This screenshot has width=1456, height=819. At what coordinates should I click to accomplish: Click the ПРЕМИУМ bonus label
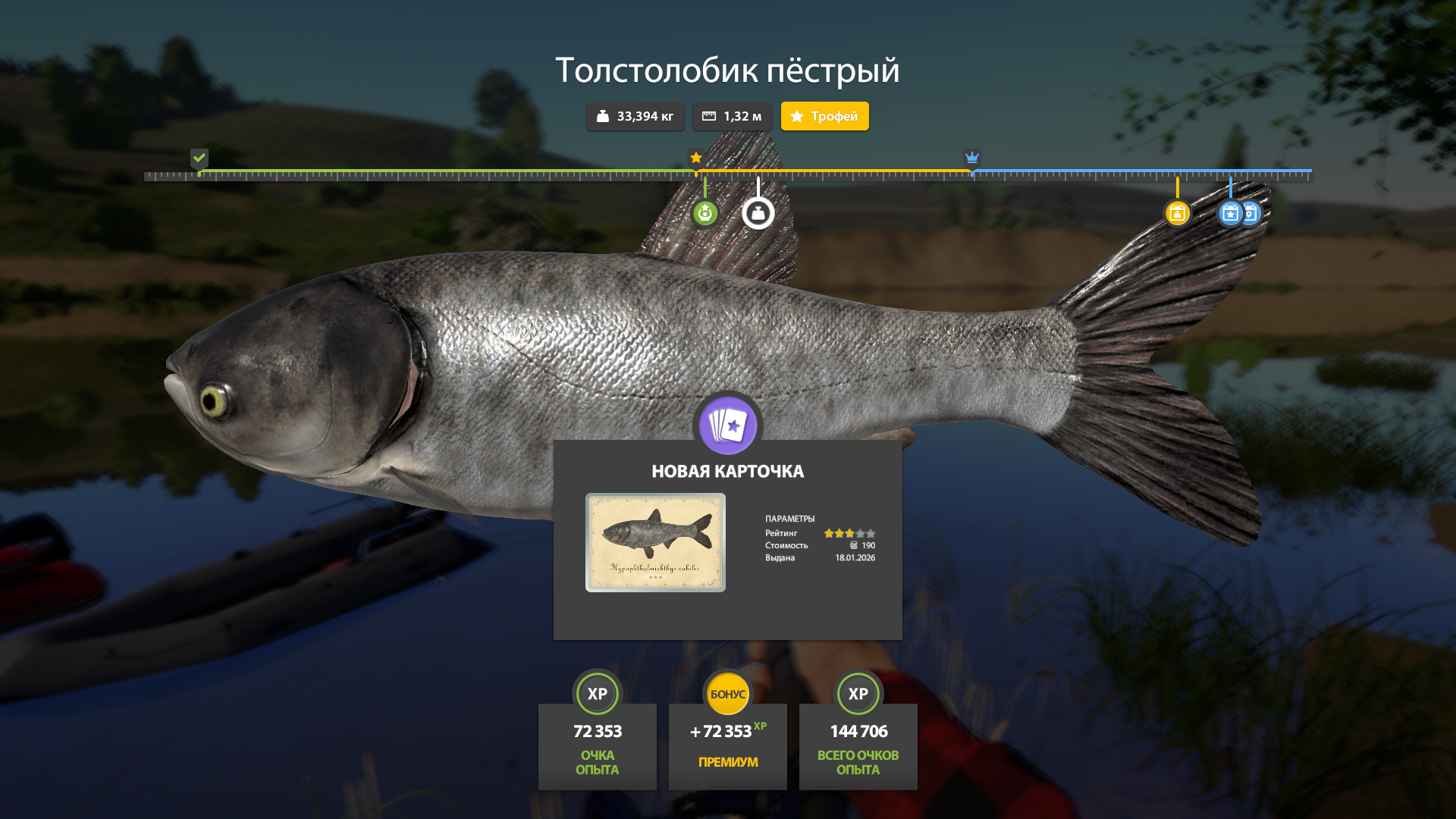(727, 761)
